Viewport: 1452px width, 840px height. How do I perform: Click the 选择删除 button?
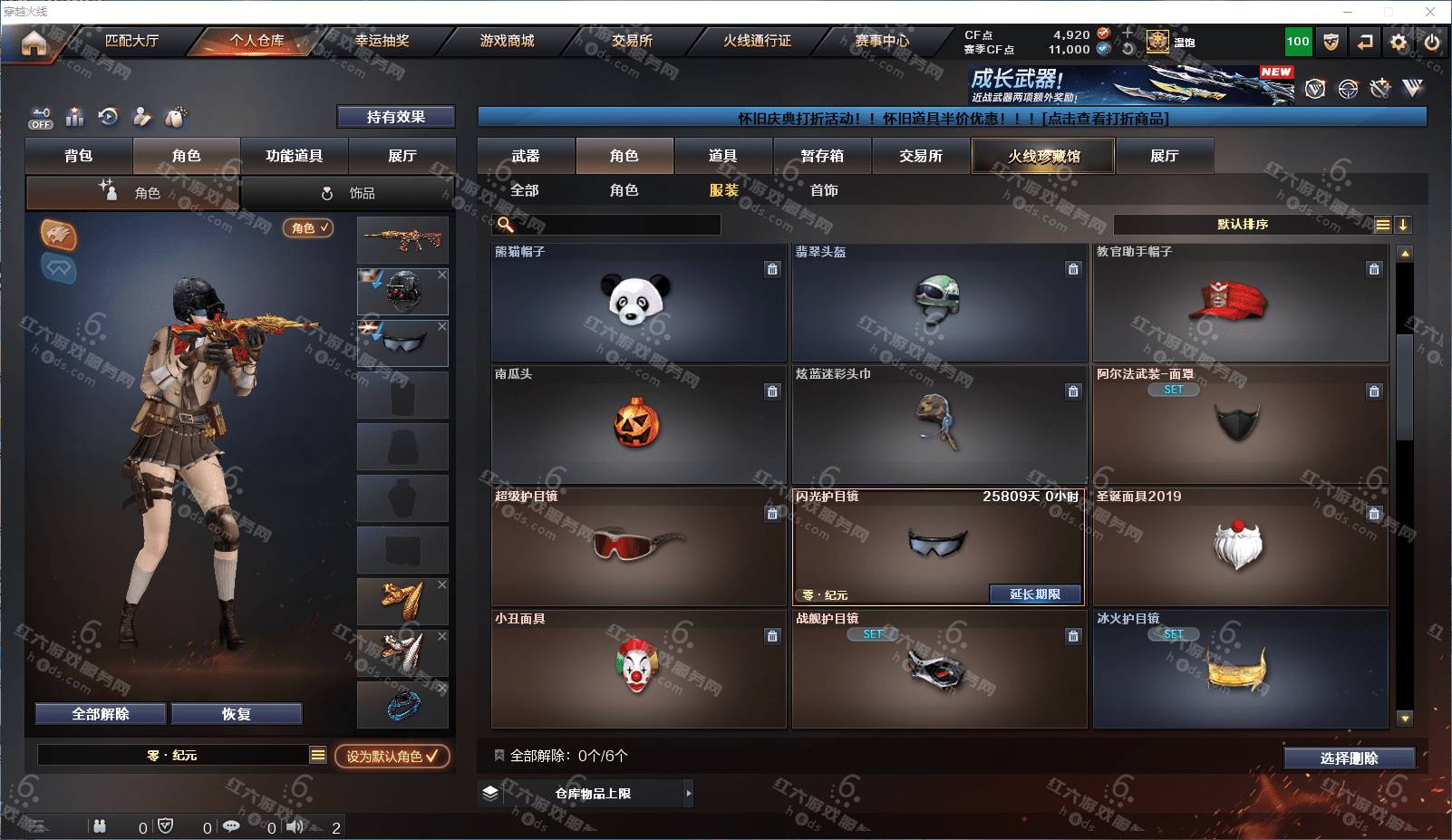1349,758
